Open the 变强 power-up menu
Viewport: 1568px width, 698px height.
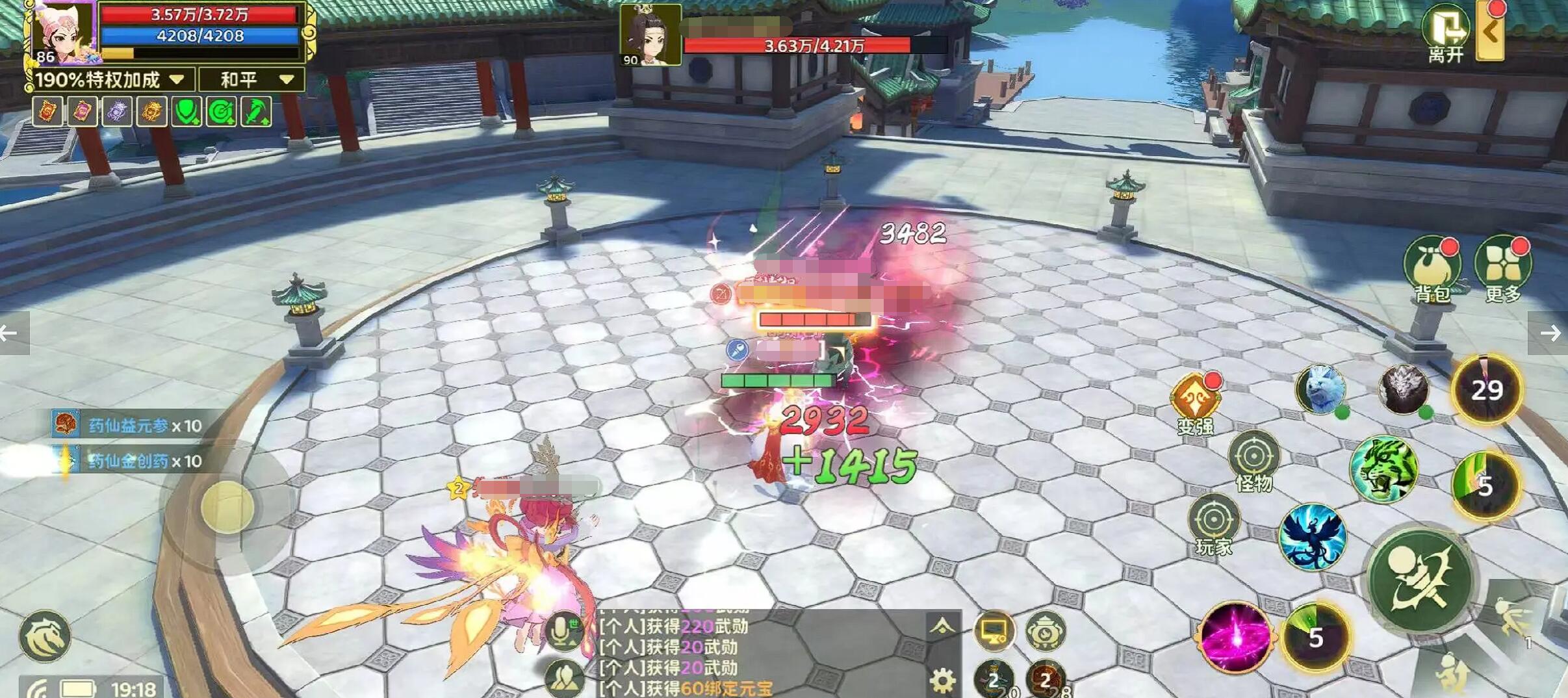(1195, 402)
